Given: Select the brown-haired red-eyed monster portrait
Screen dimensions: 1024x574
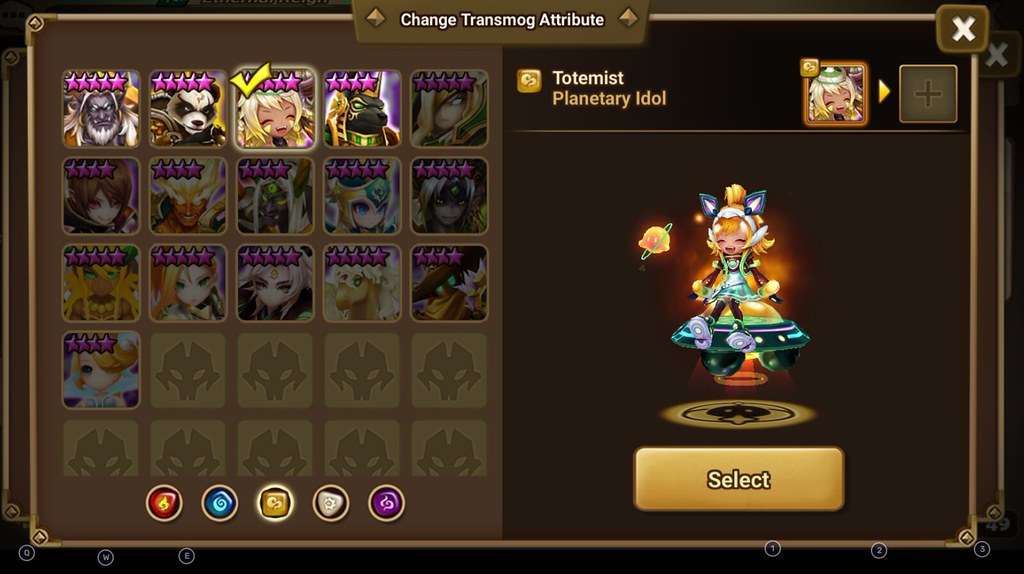Looking at the screenshot, I should tap(100, 196).
